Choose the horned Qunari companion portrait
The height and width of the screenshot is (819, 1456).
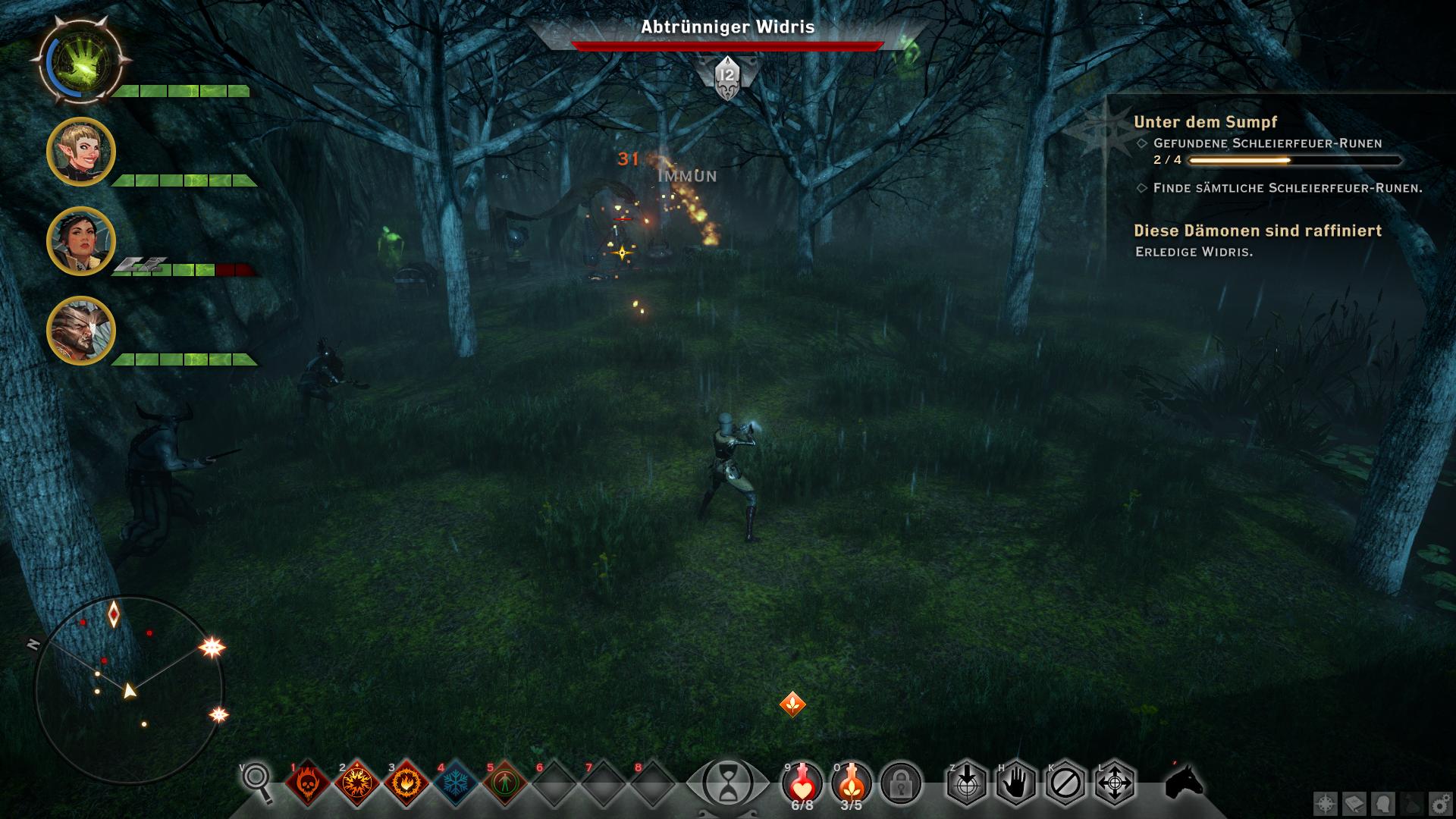click(x=81, y=331)
